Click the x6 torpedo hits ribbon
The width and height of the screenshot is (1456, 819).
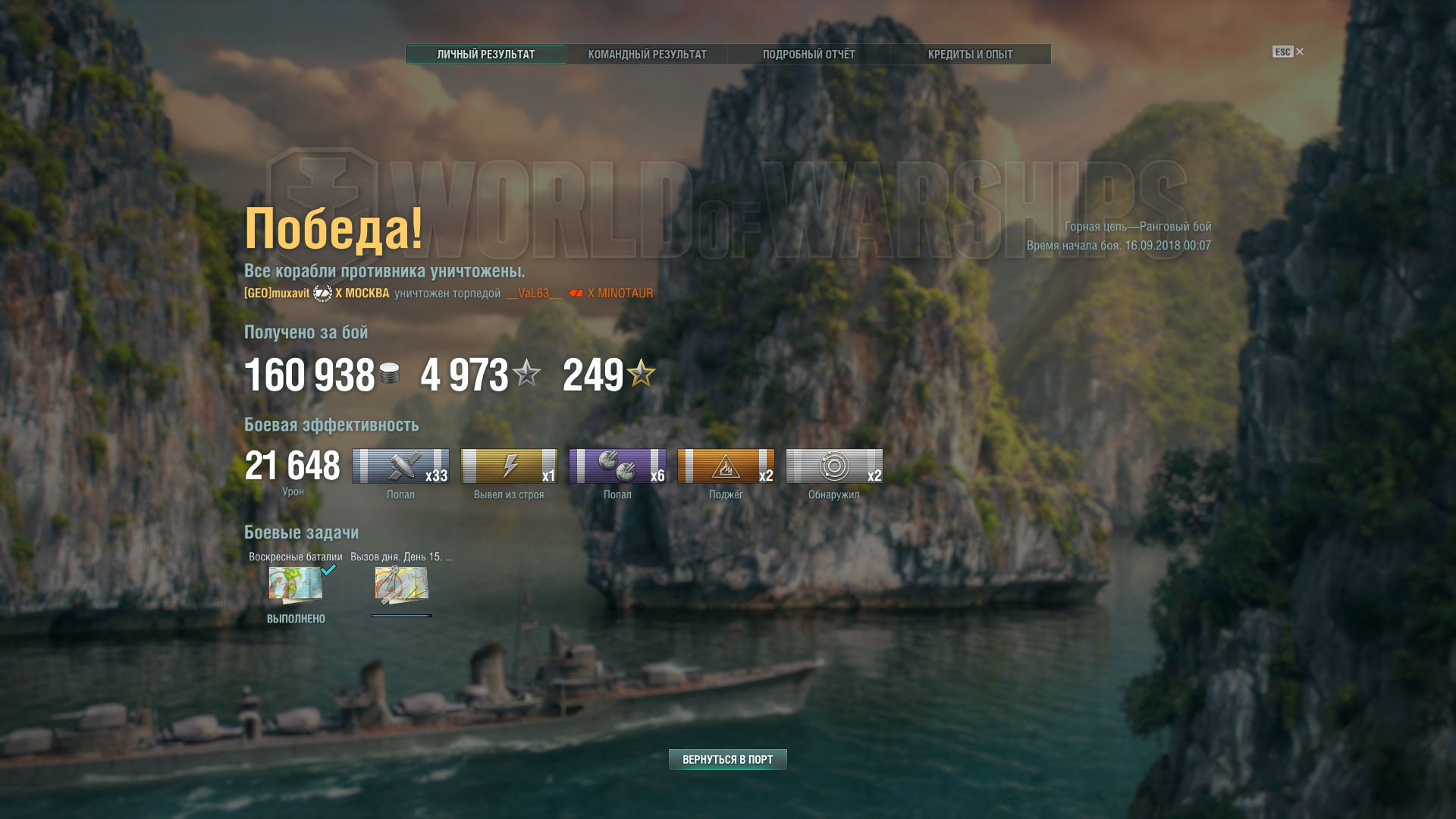617,466
